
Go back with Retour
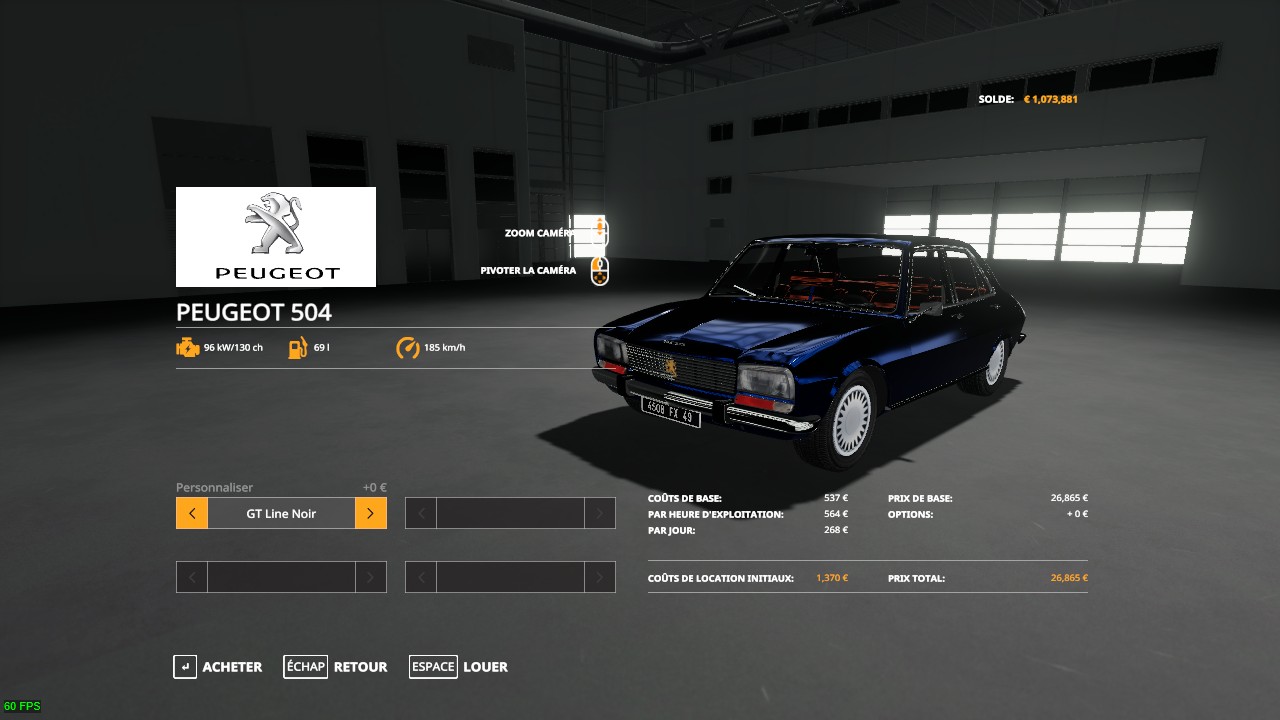[336, 667]
